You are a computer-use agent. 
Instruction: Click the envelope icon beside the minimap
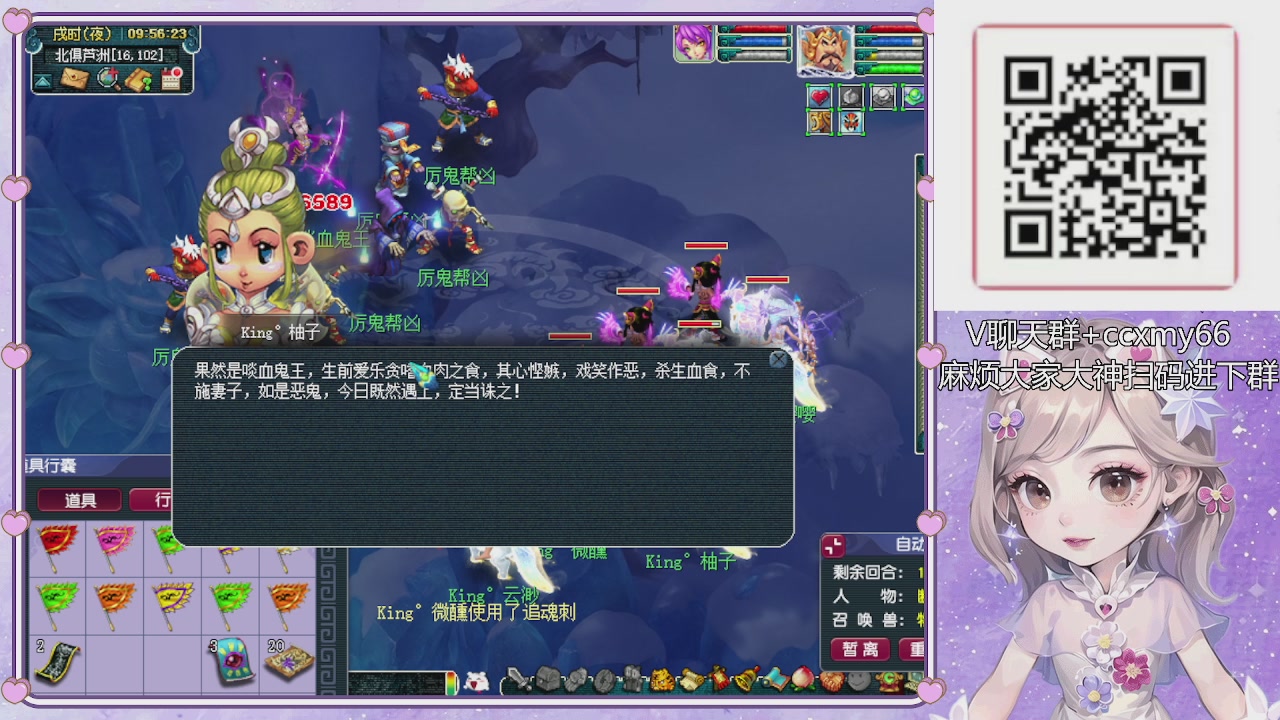74,77
